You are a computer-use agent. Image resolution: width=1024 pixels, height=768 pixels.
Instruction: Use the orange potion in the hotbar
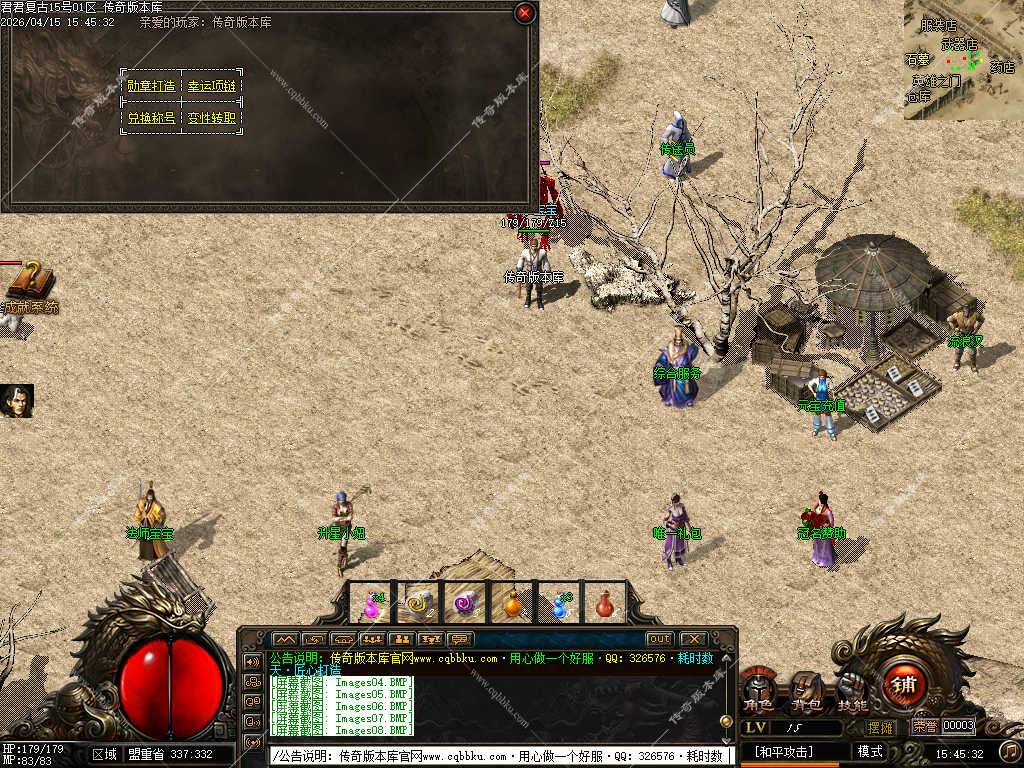513,603
